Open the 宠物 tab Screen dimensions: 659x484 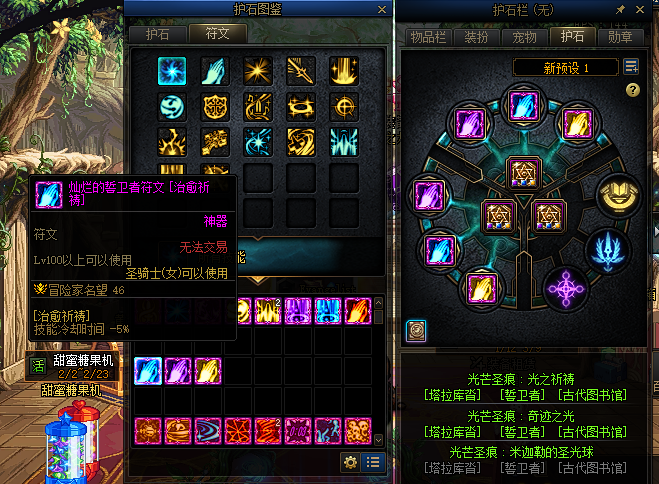pos(524,37)
